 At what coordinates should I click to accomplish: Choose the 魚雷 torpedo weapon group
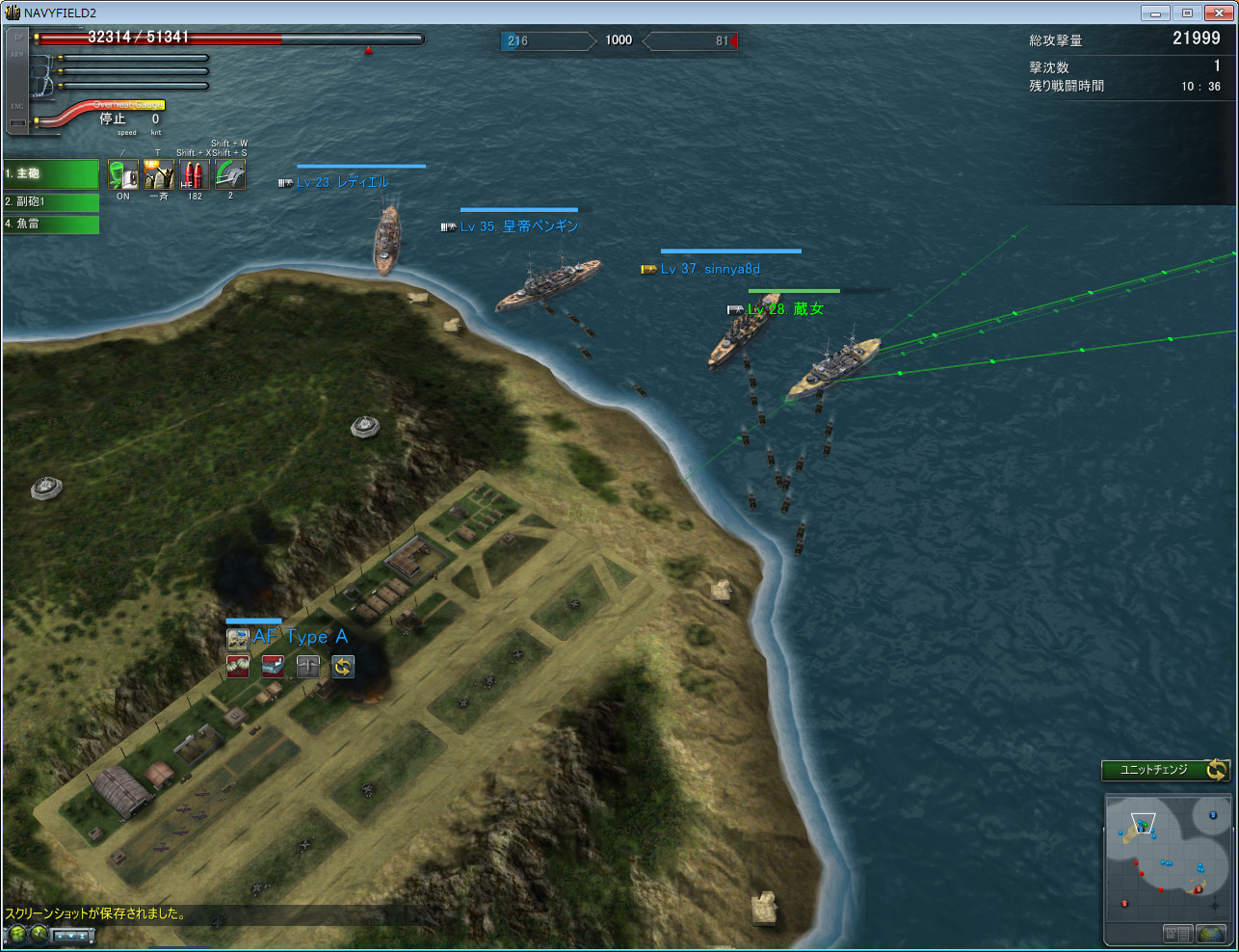[x=51, y=224]
